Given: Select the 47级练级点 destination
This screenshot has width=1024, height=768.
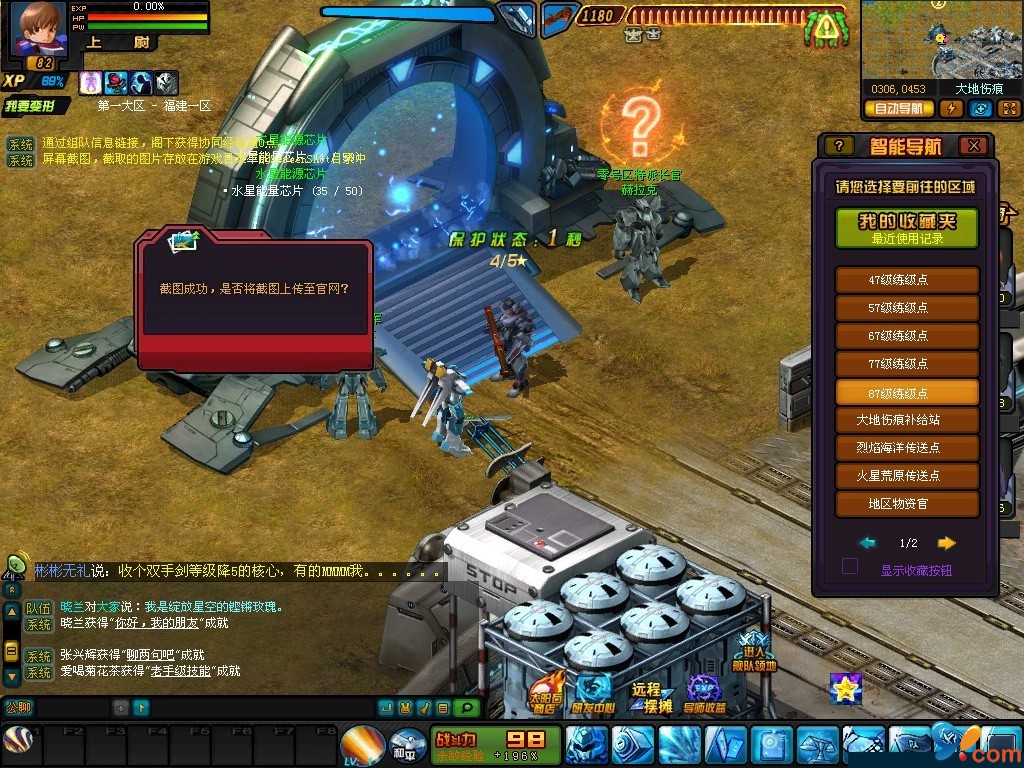Looking at the screenshot, I should [x=907, y=280].
